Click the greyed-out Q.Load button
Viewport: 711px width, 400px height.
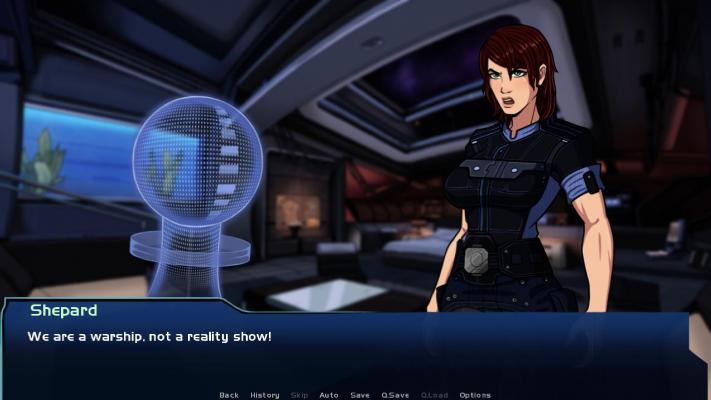click(434, 395)
